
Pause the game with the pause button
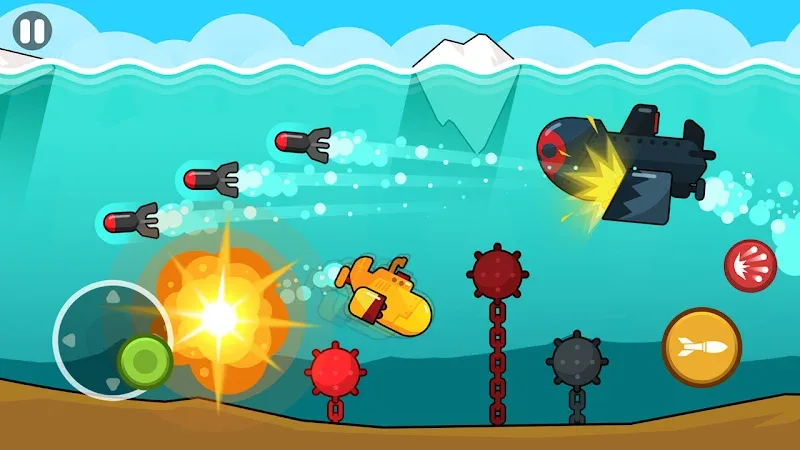point(32,30)
